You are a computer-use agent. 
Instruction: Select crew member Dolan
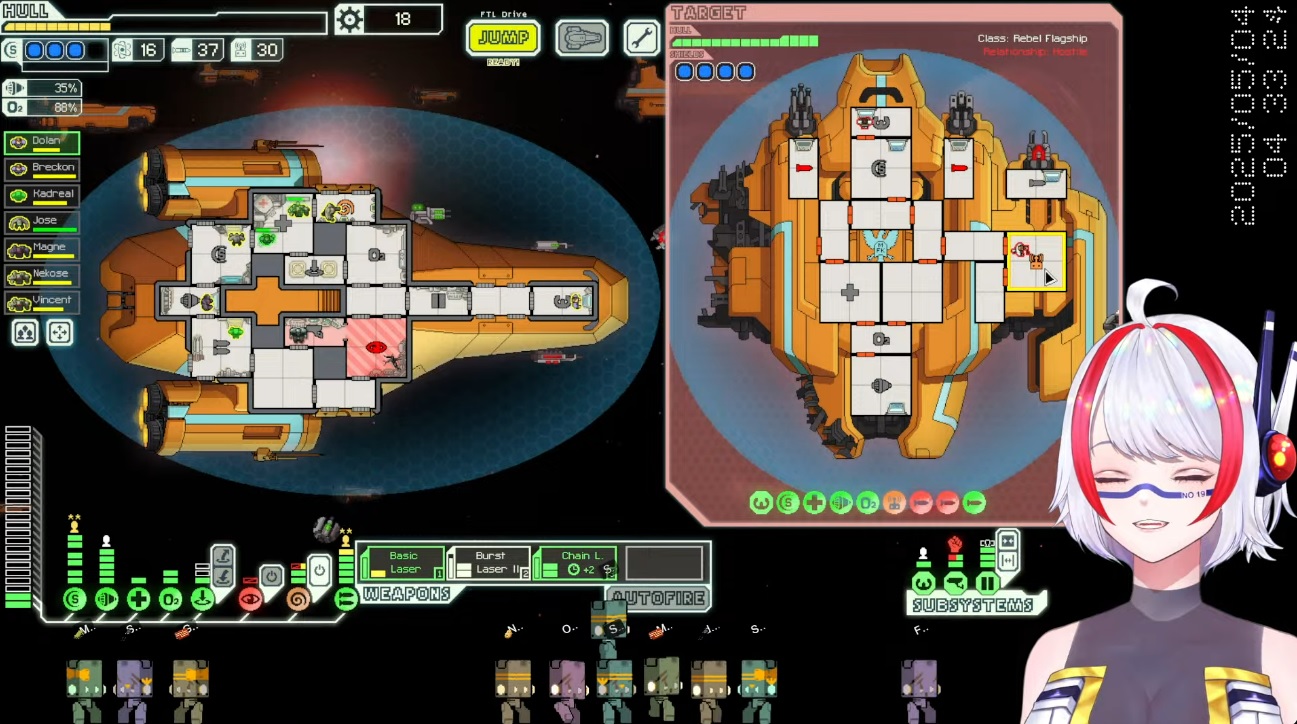pyautogui.click(x=42, y=142)
